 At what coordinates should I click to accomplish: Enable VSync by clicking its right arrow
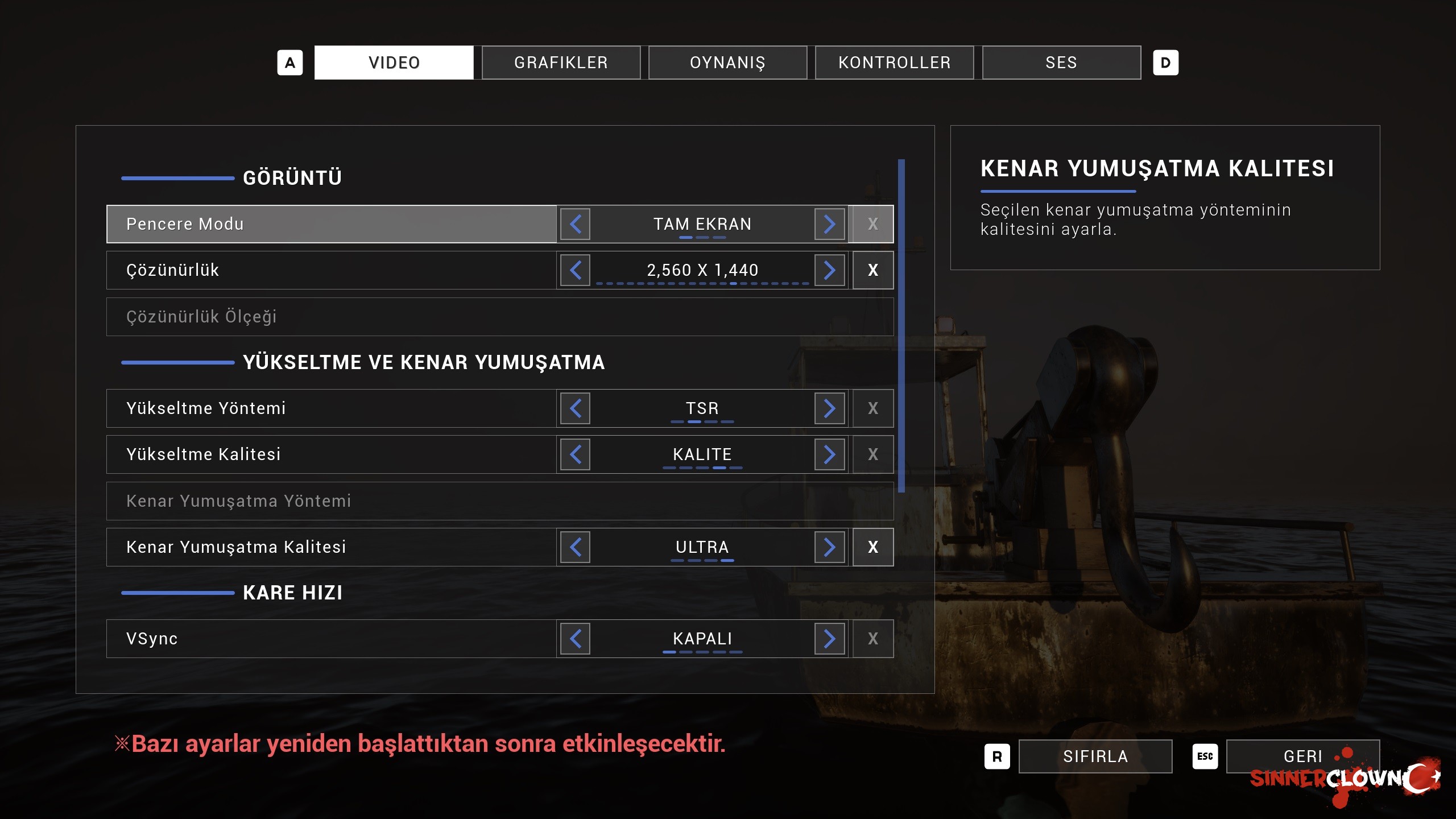tap(830, 638)
